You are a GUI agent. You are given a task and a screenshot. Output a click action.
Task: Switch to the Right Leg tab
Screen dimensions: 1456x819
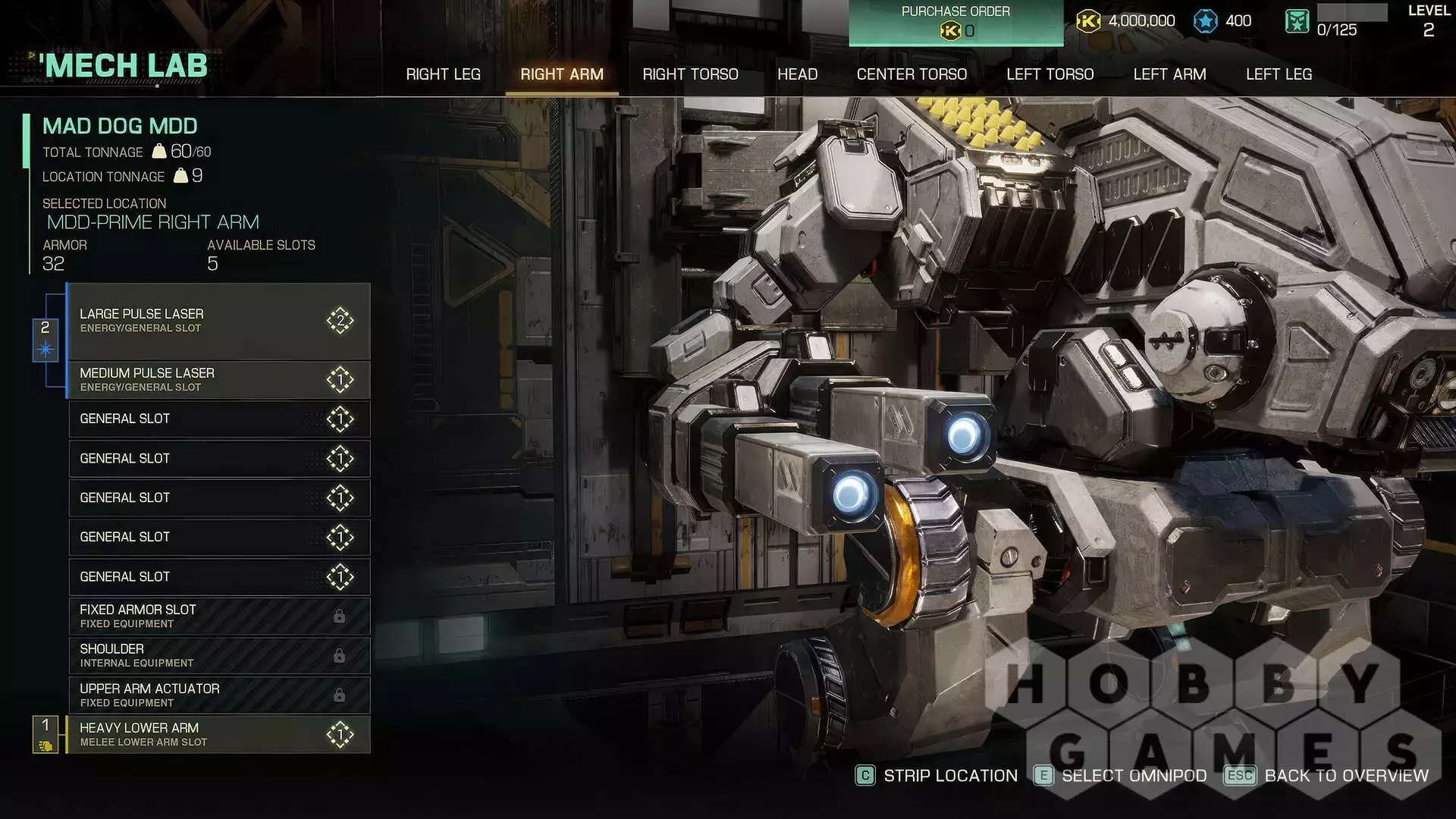(443, 74)
